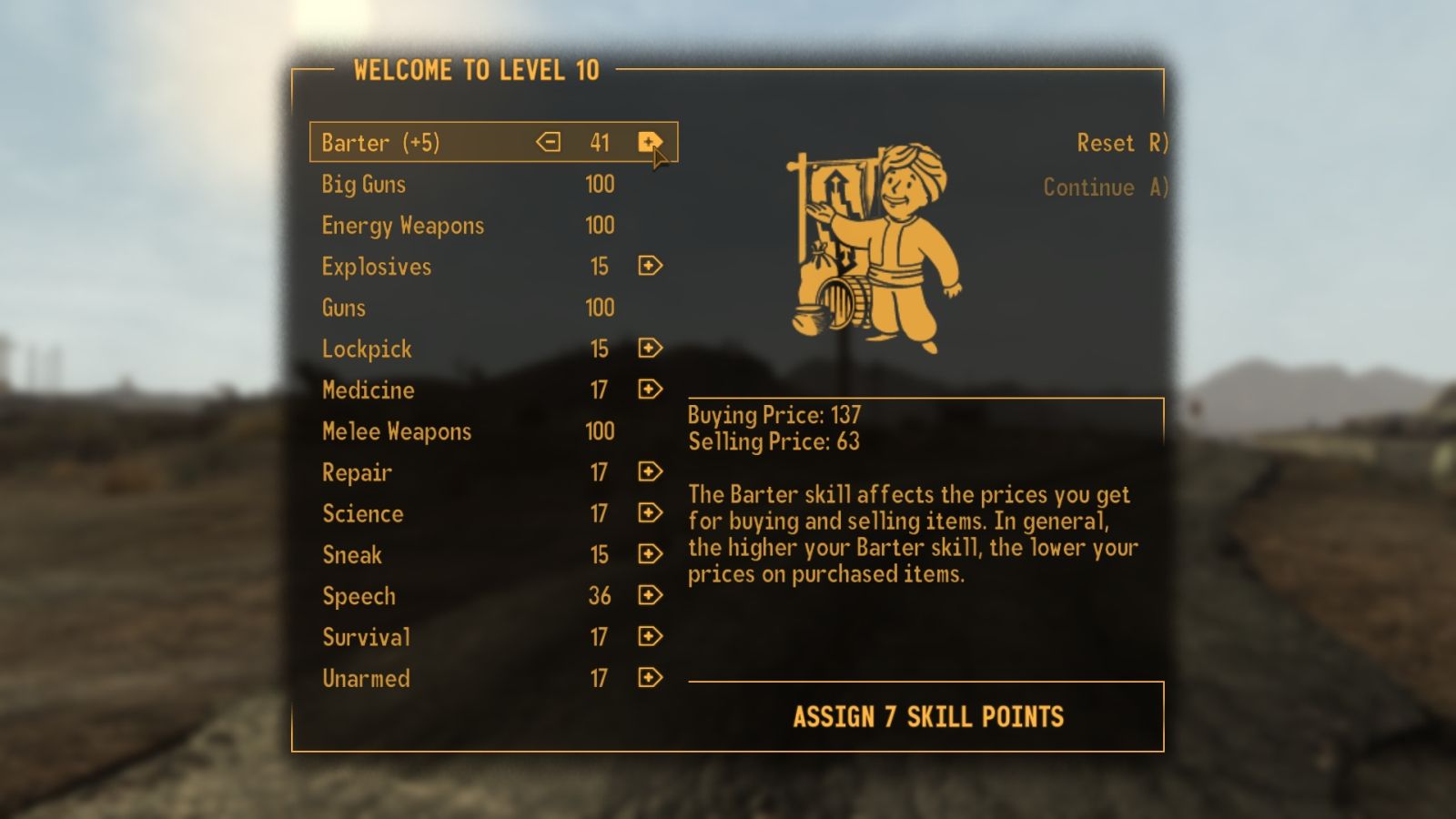Highlight the Guns skill row
Viewport: 1456px width, 819px height.
point(343,308)
